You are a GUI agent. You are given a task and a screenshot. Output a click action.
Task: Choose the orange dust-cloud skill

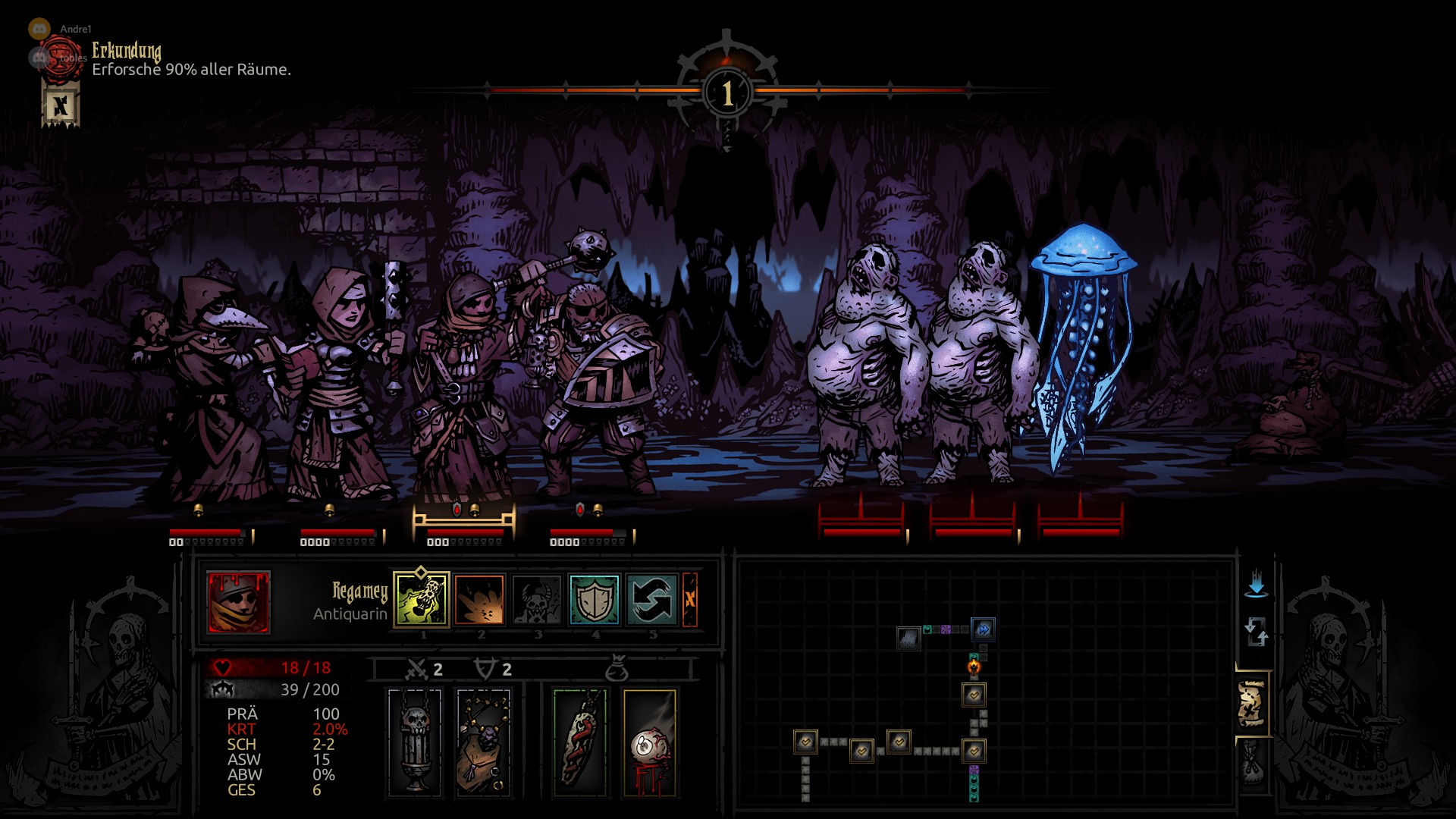(x=479, y=599)
